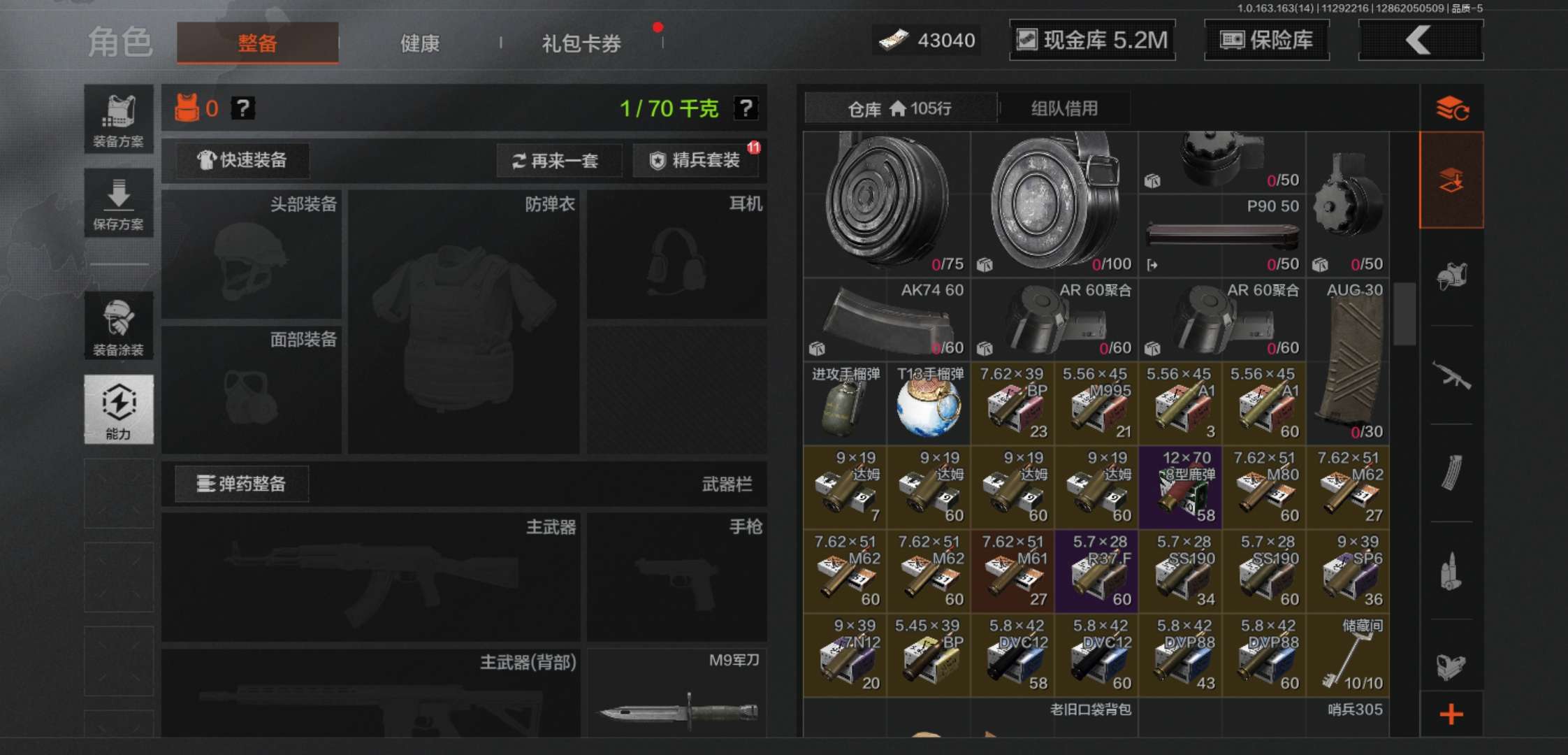Open the 弹药整备 ammo loadout panel

241,484
